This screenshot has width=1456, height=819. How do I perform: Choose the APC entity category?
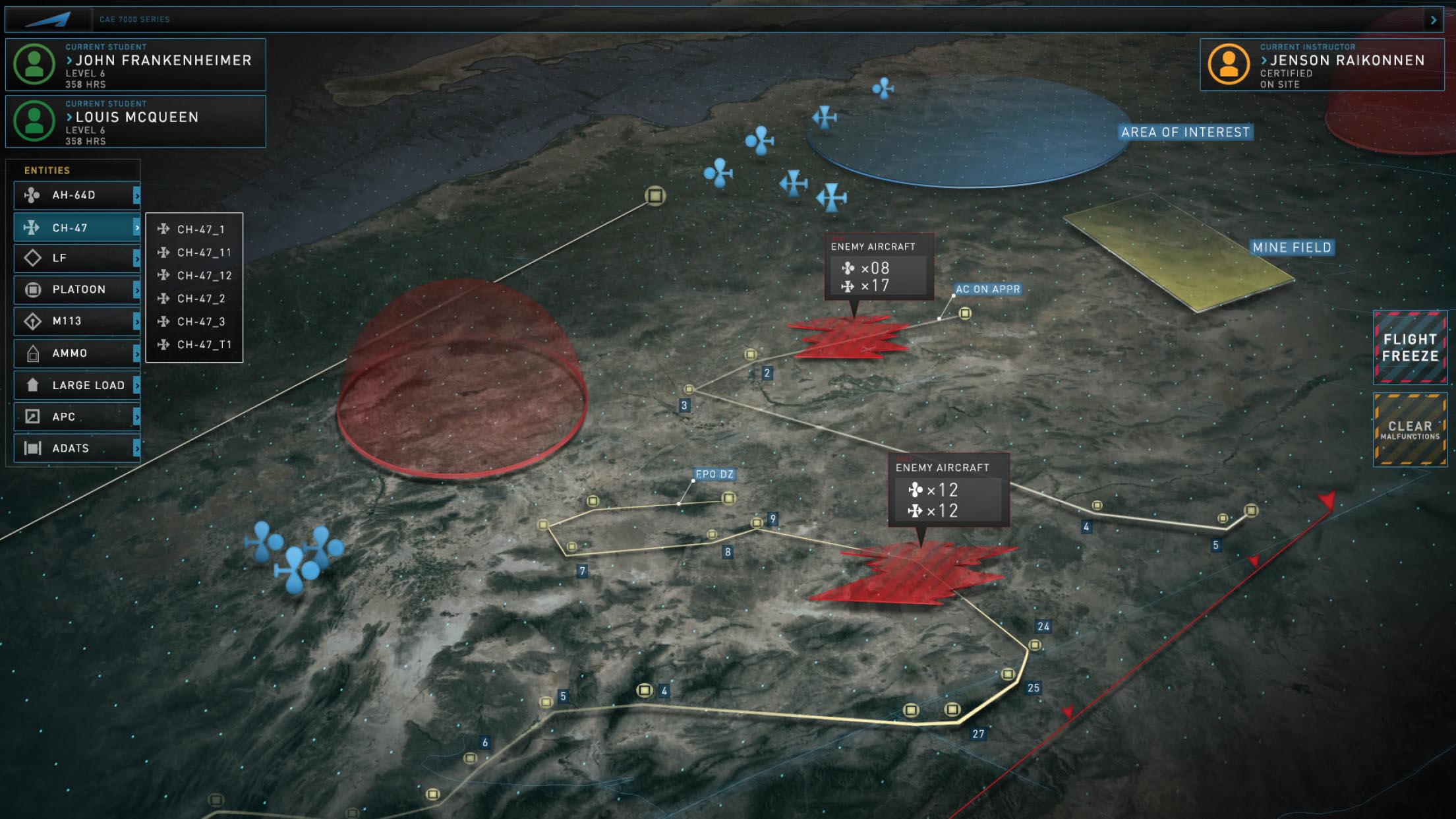coord(76,417)
